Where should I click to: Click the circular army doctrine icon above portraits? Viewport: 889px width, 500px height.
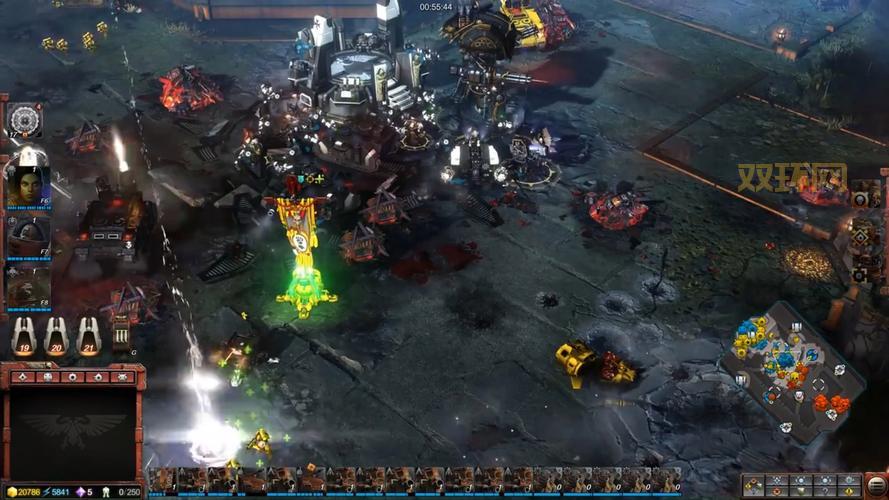click(x=25, y=120)
